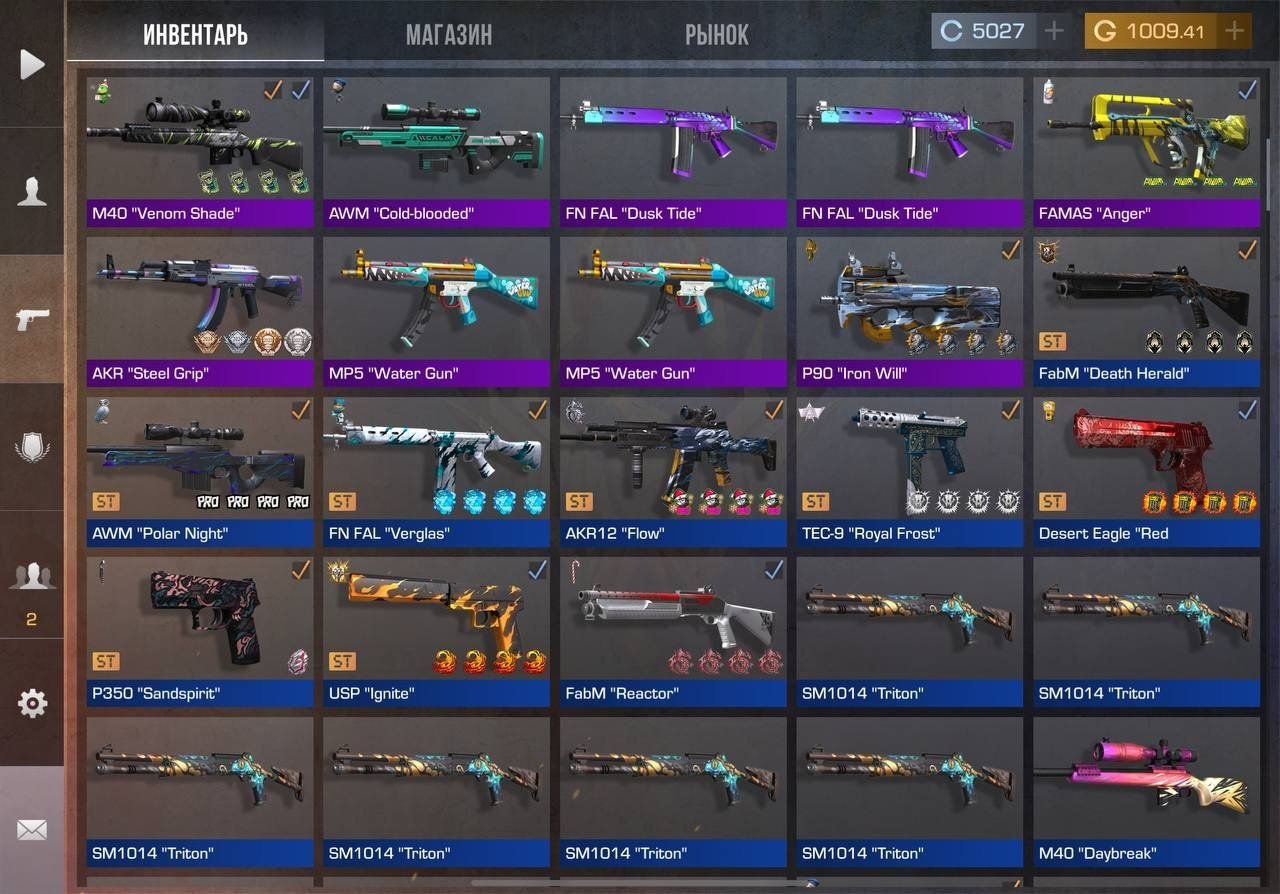Open the player profile sidebar icon
Screen dimensions: 1280x894
tap(32, 192)
